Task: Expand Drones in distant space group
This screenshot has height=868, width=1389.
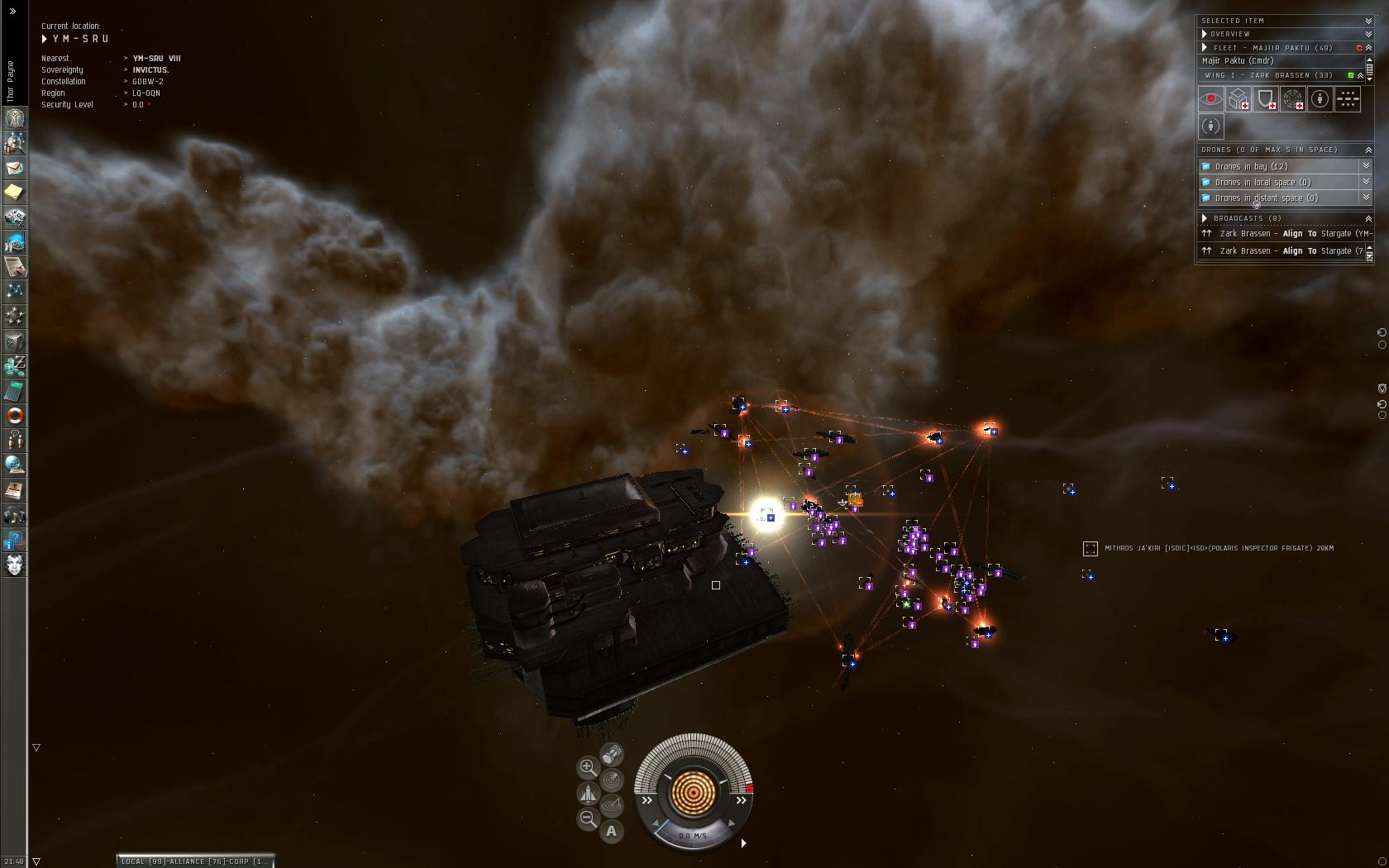Action: [1365, 198]
